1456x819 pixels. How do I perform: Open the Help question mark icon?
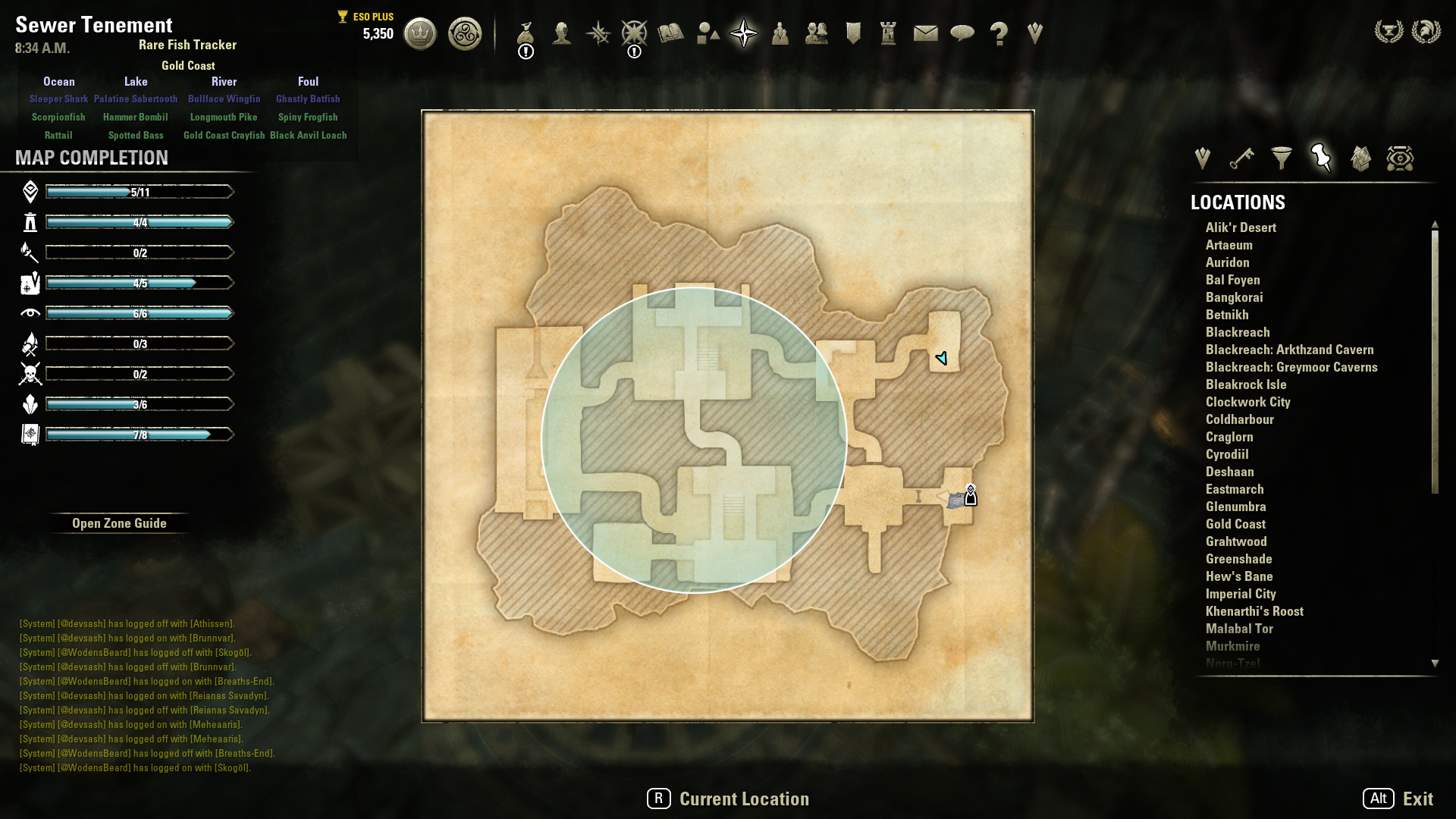click(999, 34)
